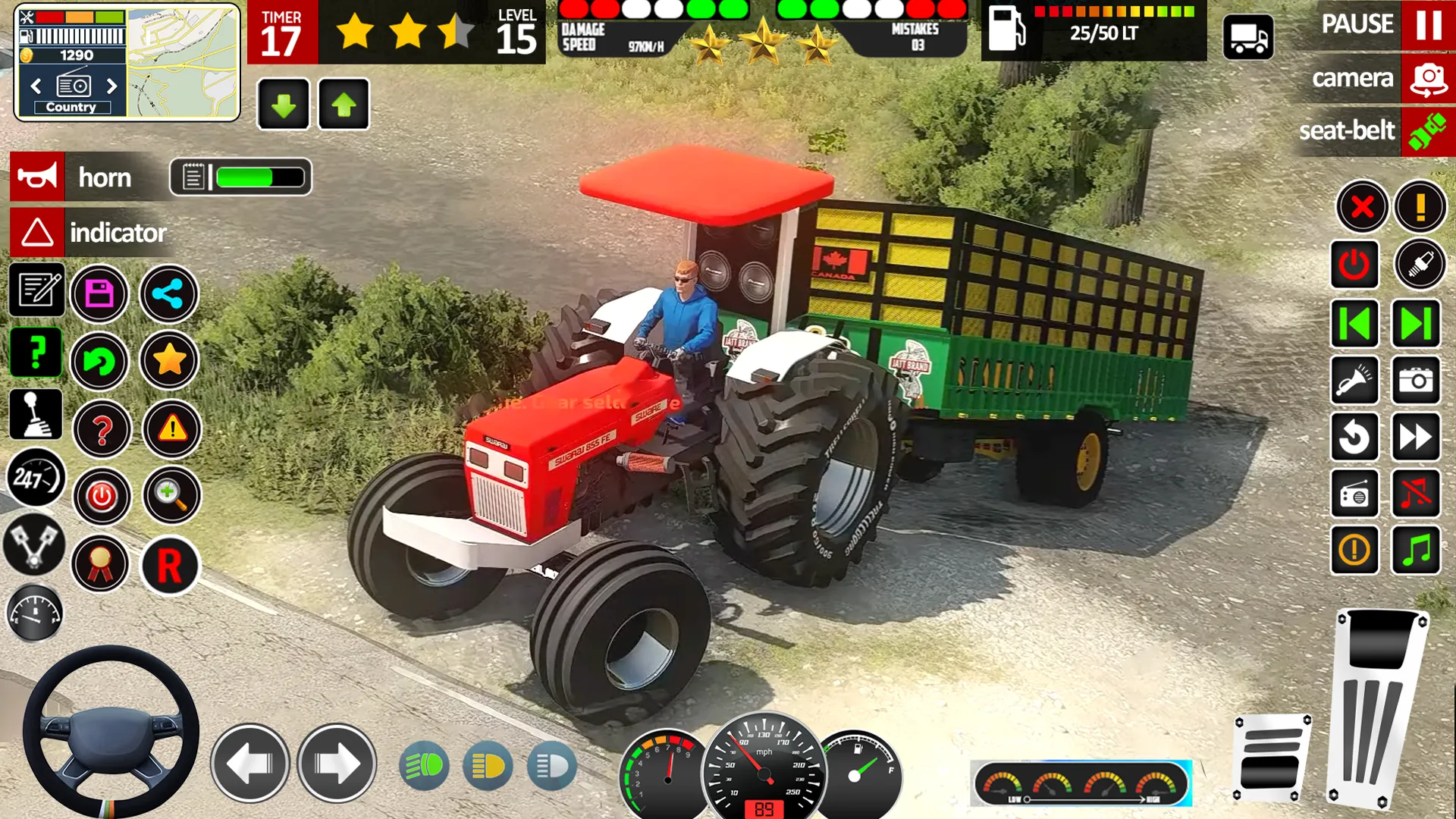Select the pistons engine icon
The height and width of the screenshot is (819, 1456).
click(x=33, y=546)
